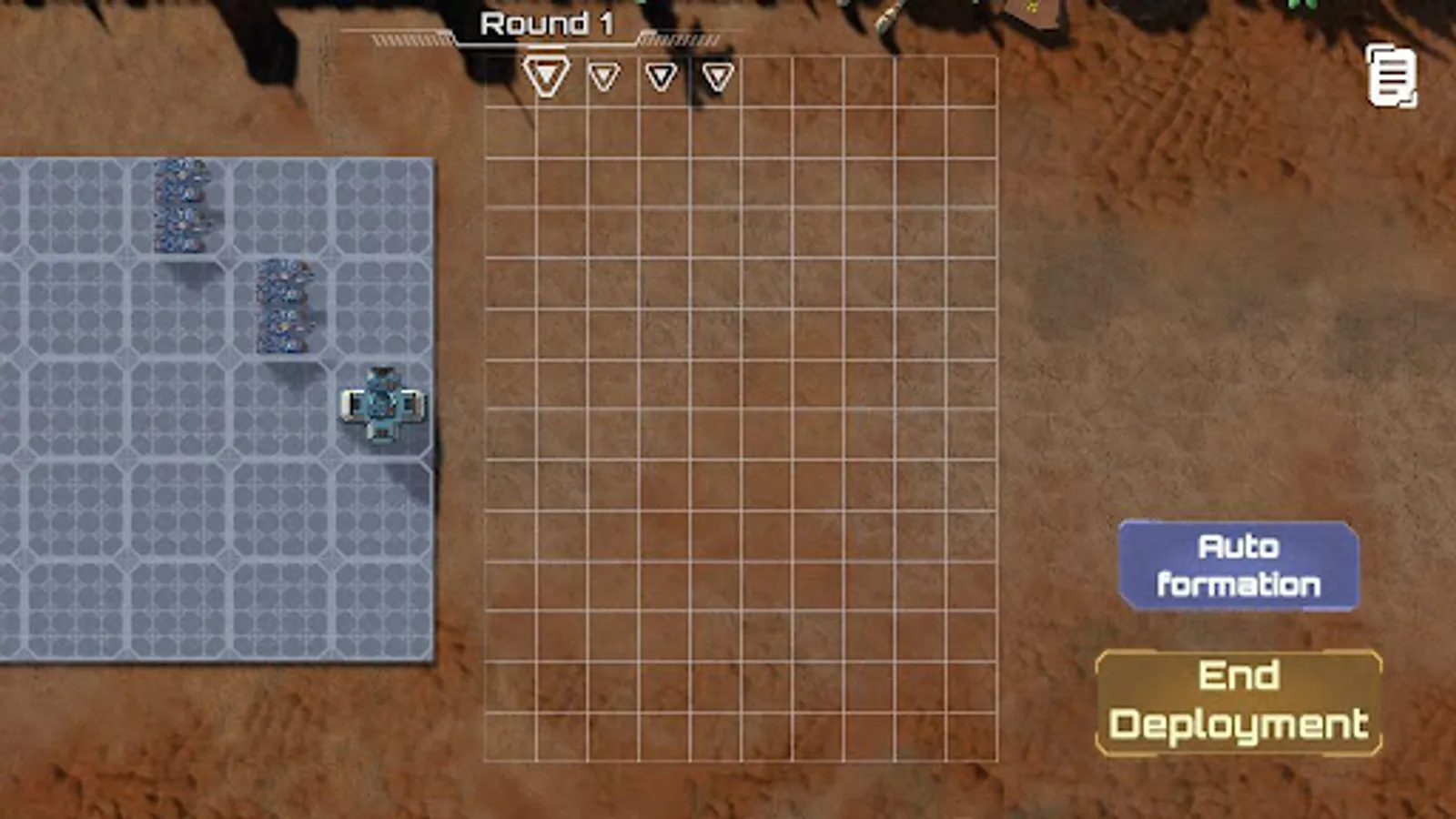The height and width of the screenshot is (819, 1456).
Task: Click the hatched progress strip beside Round 1
Action: pos(678,40)
